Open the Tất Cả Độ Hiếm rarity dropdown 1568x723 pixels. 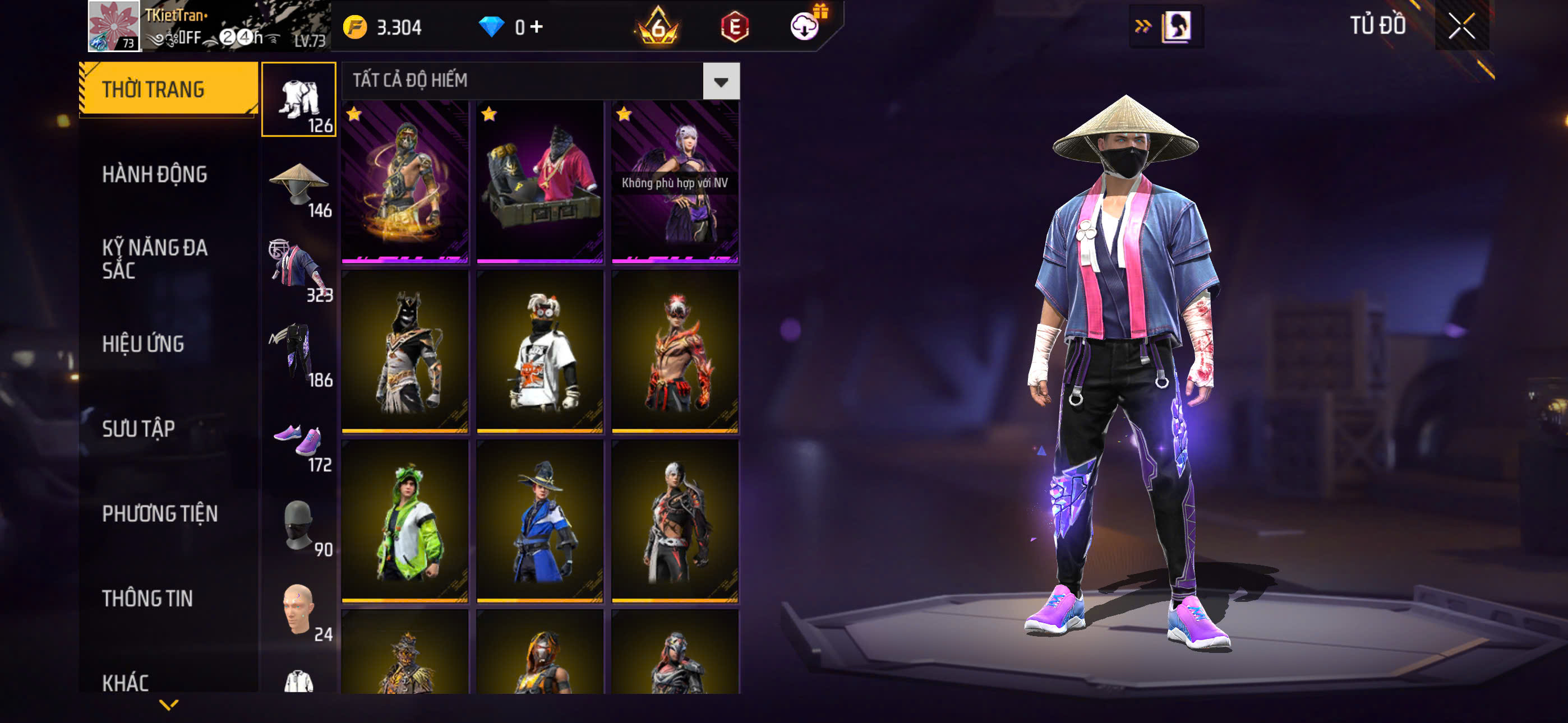tap(721, 81)
